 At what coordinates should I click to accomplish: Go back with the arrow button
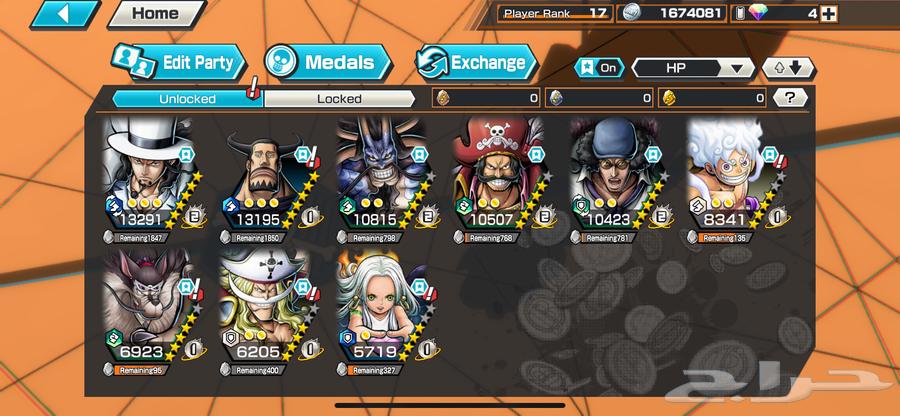[65, 14]
